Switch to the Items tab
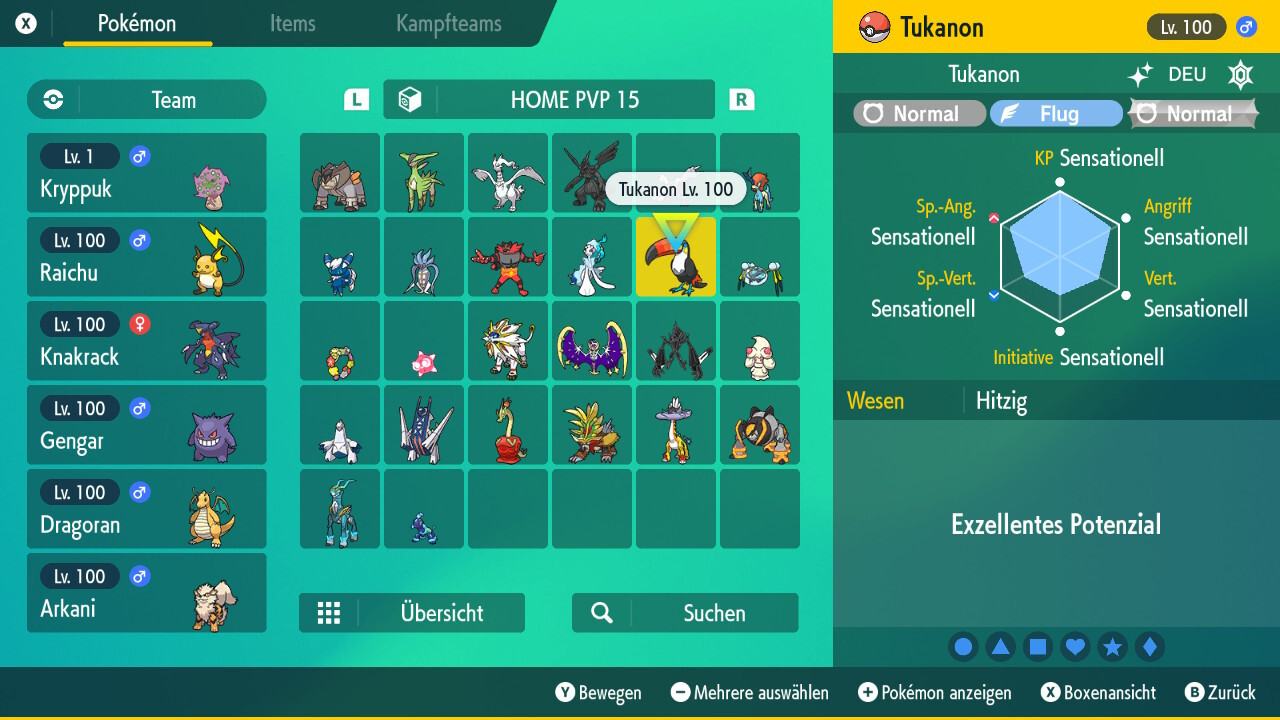This screenshot has height=720, width=1280. pyautogui.click(x=292, y=24)
